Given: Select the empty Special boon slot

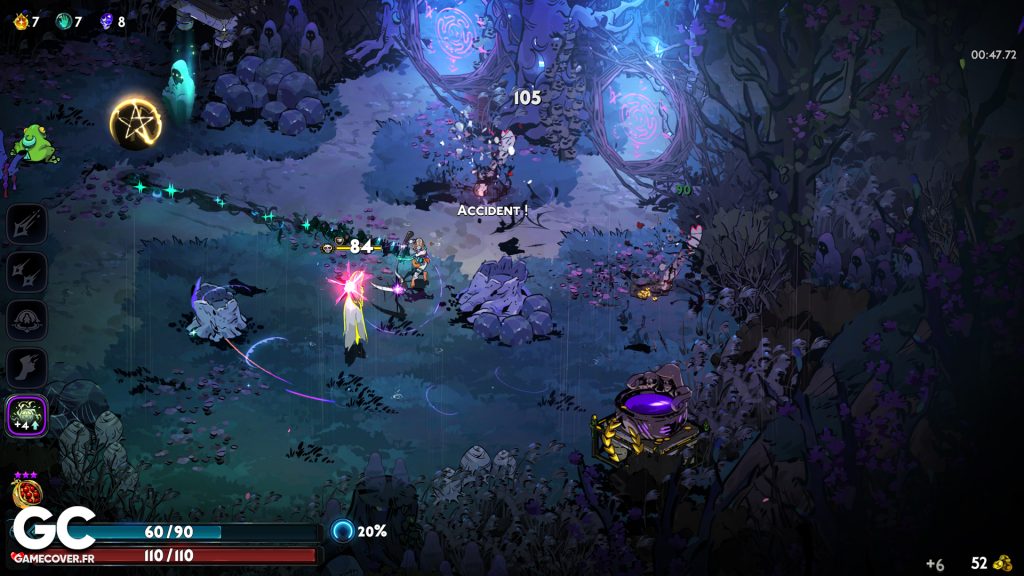Looking at the screenshot, I should (x=27, y=272).
